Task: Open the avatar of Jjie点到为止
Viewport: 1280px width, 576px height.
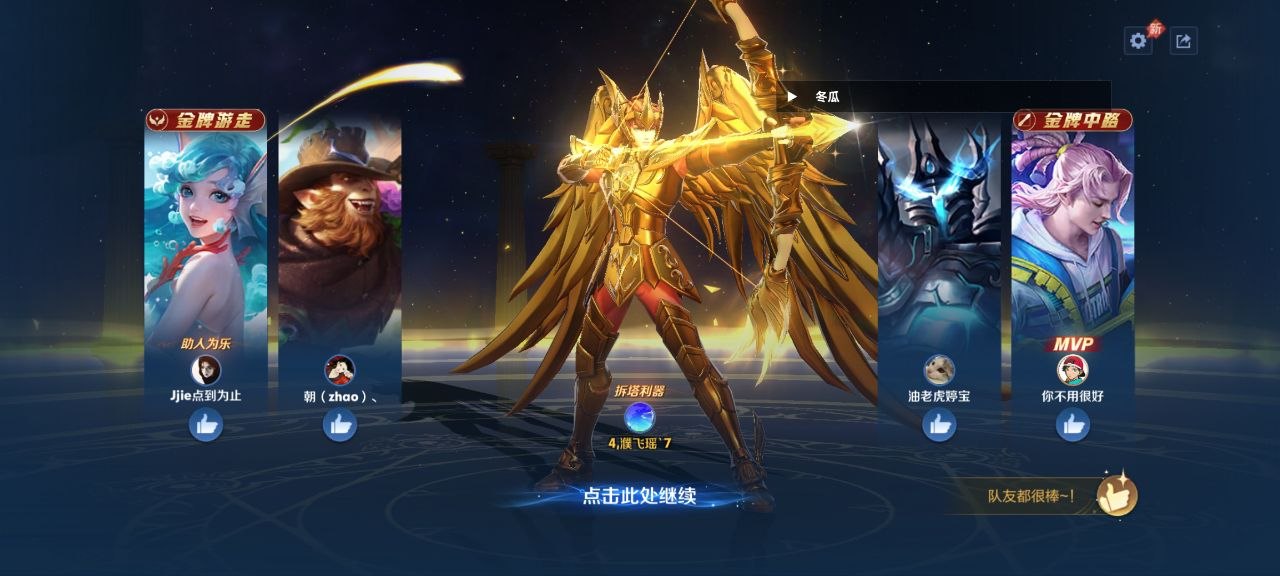Action: (x=206, y=370)
